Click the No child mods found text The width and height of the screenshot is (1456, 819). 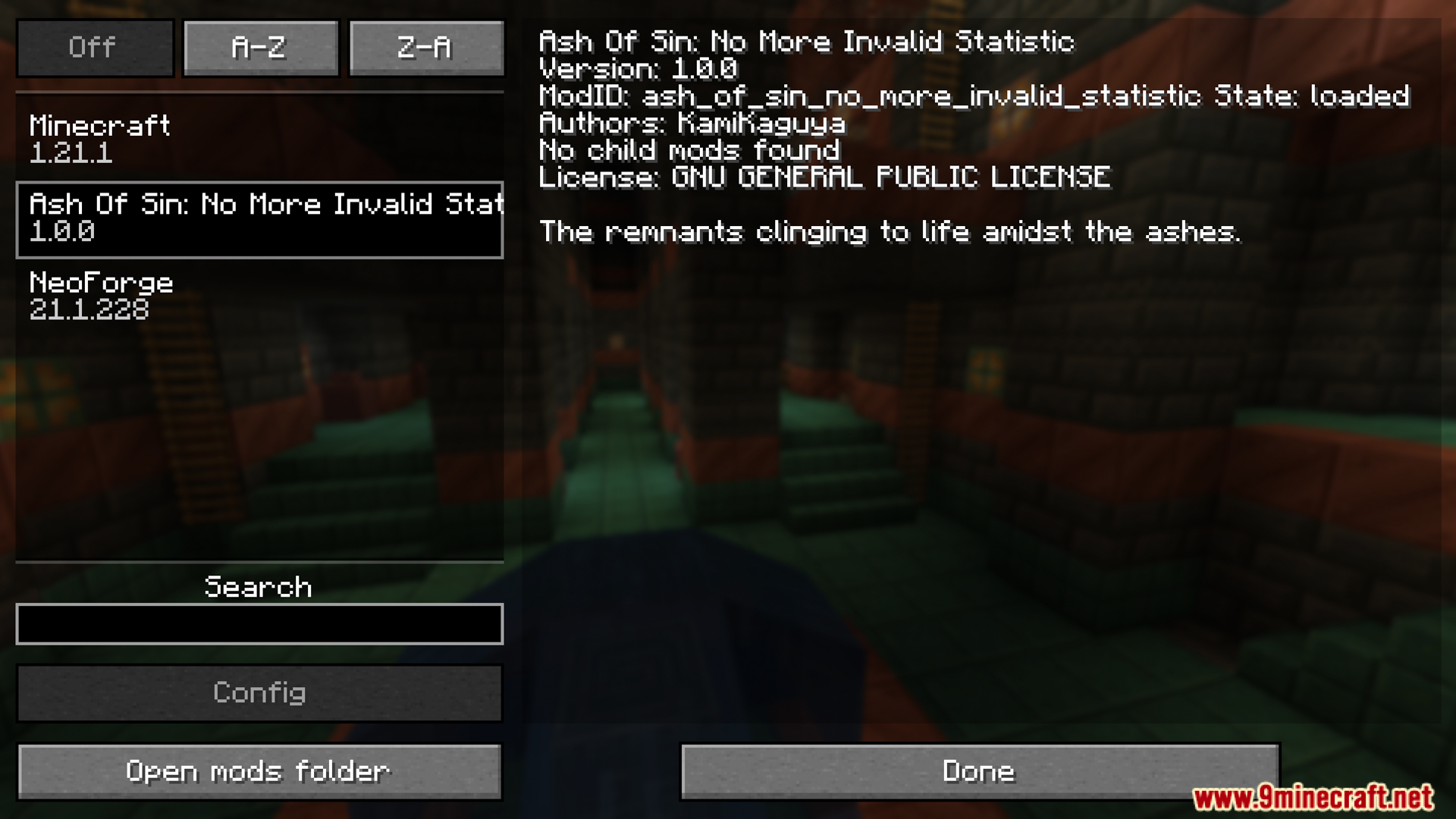(689, 151)
